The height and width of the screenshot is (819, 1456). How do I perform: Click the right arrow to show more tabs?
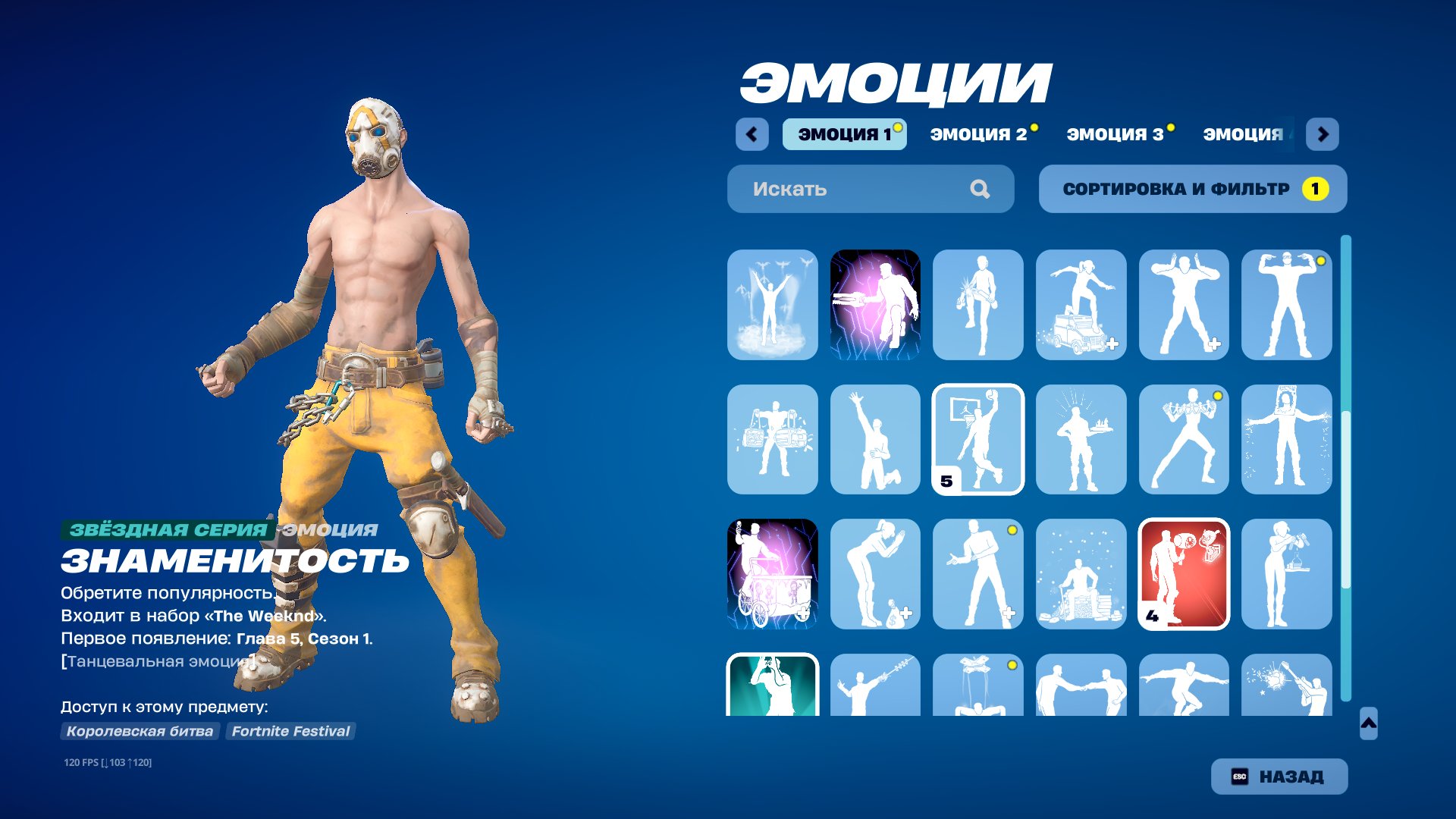[x=1323, y=133]
